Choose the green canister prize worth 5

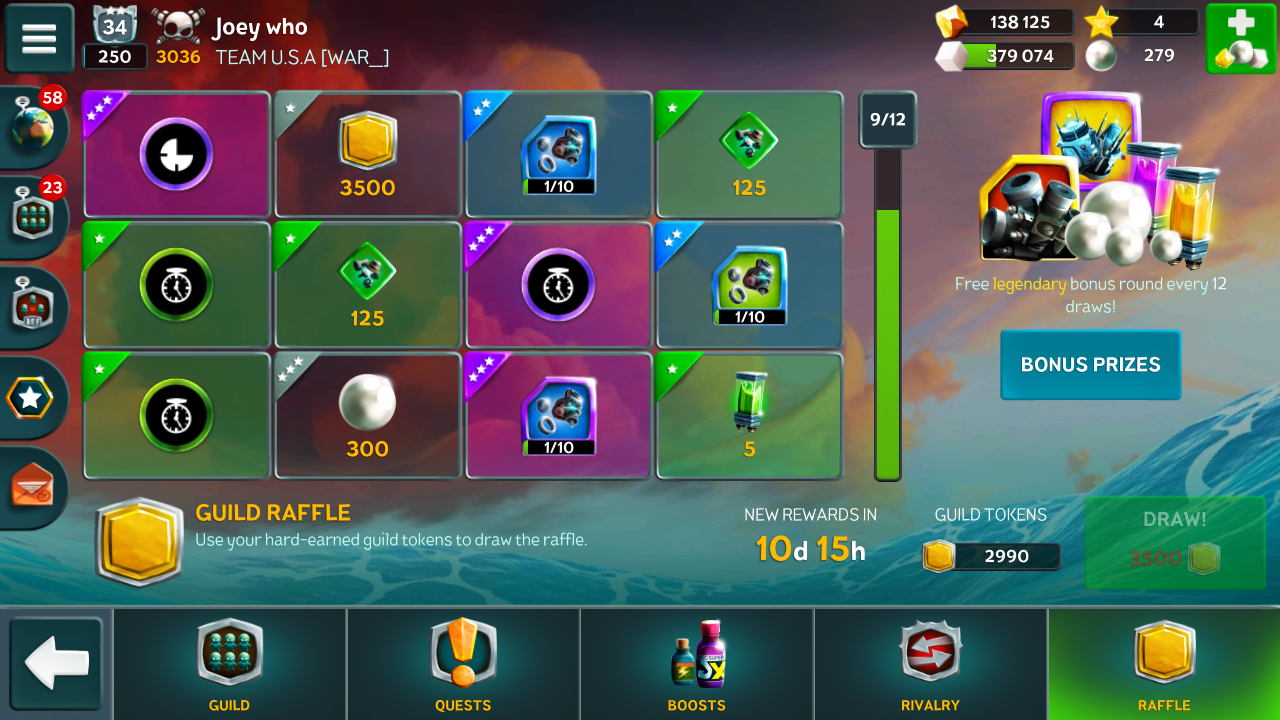pos(749,415)
